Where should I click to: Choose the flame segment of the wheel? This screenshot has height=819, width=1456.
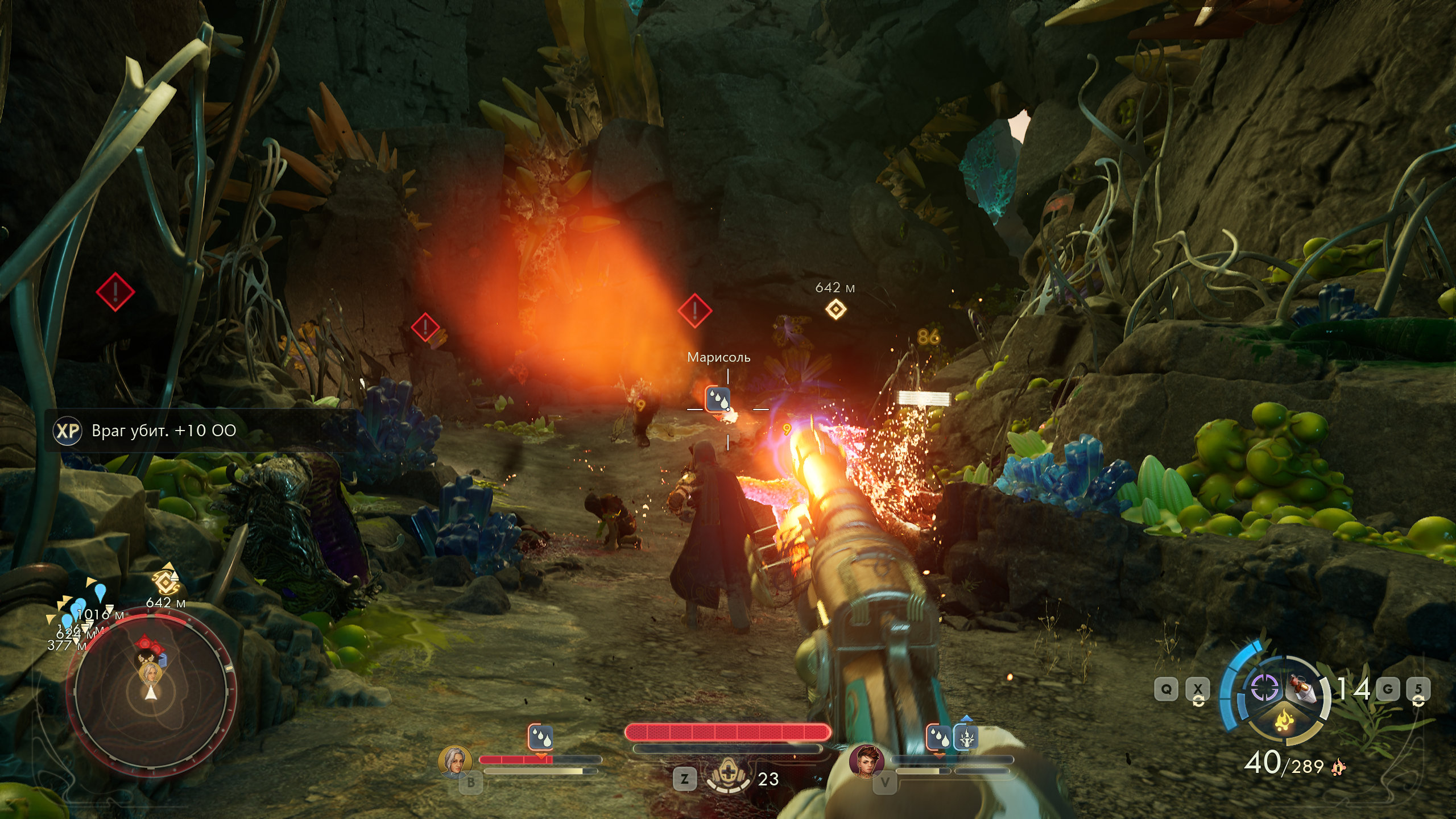[1284, 721]
